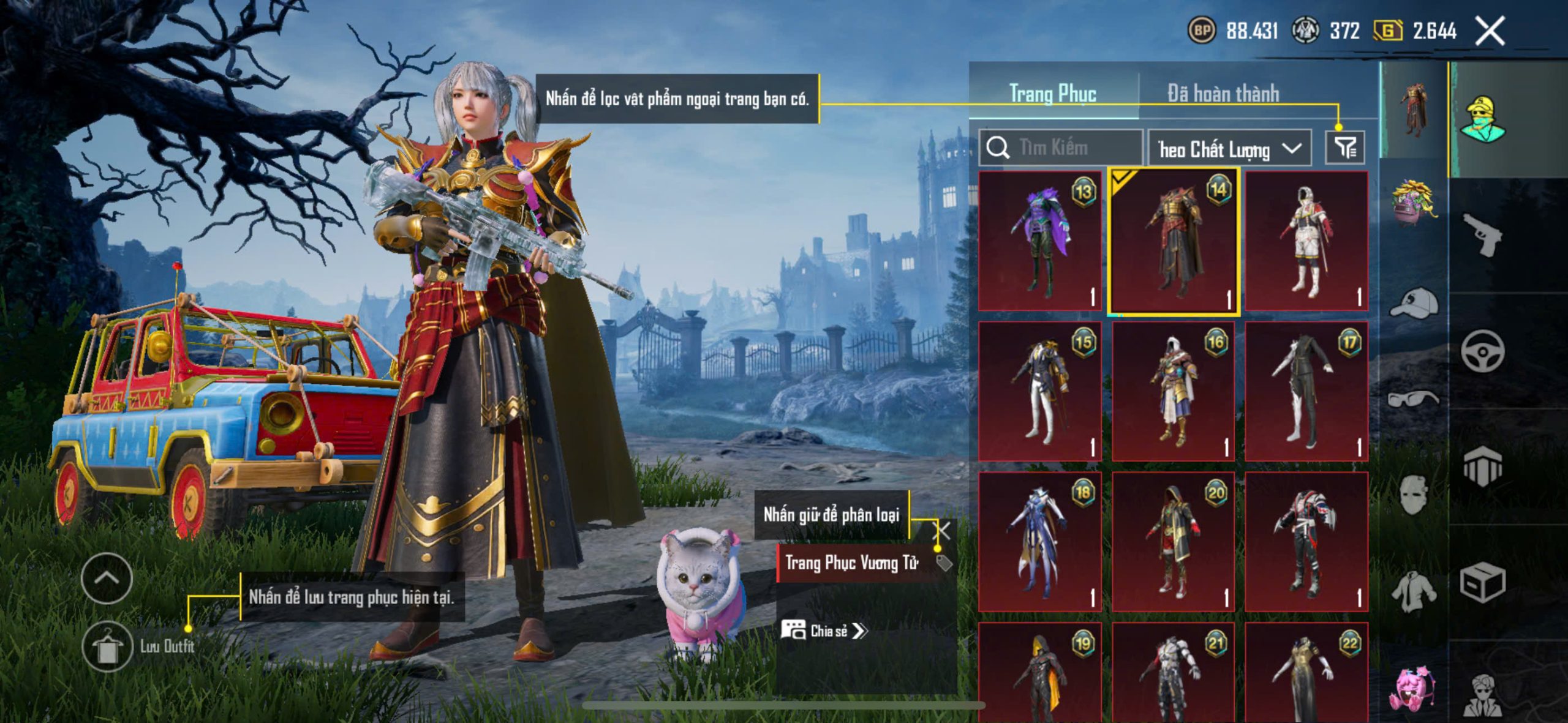Select the red-gold outfit numbered 14
Viewport: 1568px width, 723px height.
coord(1174,241)
